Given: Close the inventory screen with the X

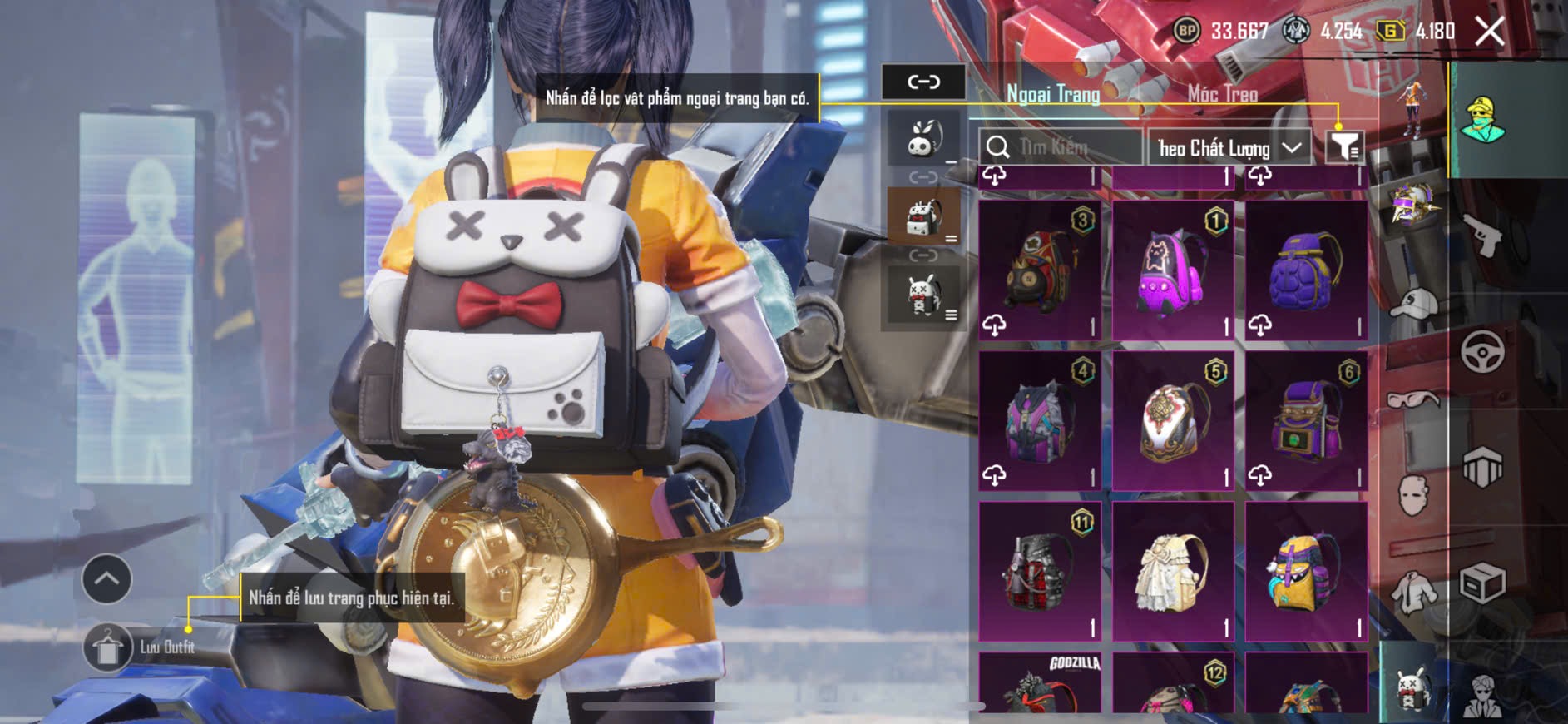Looking at the screenshot, I should [1489, 32].
